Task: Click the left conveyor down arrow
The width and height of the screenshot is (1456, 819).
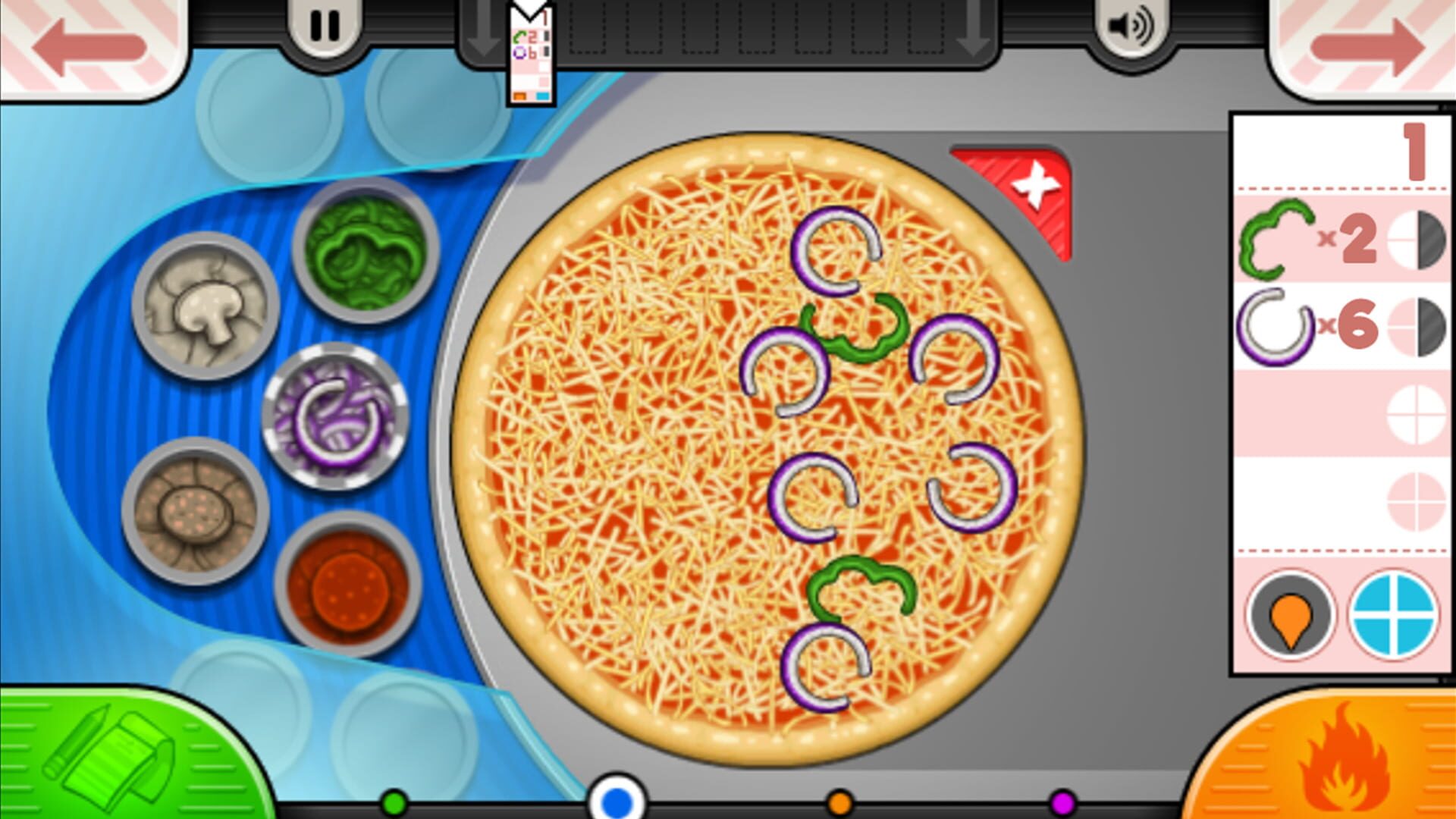Action: pos(484,30)
